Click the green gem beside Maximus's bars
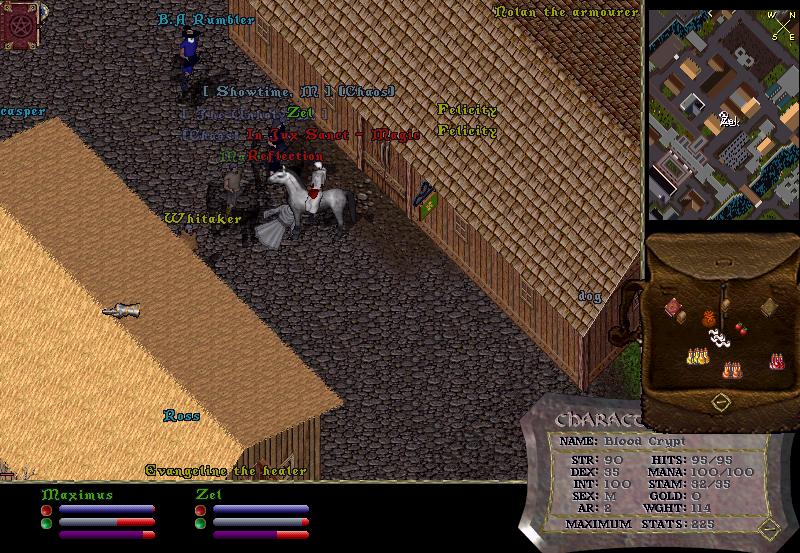Screen dimensions: 800x553 (x=46, y=522)
